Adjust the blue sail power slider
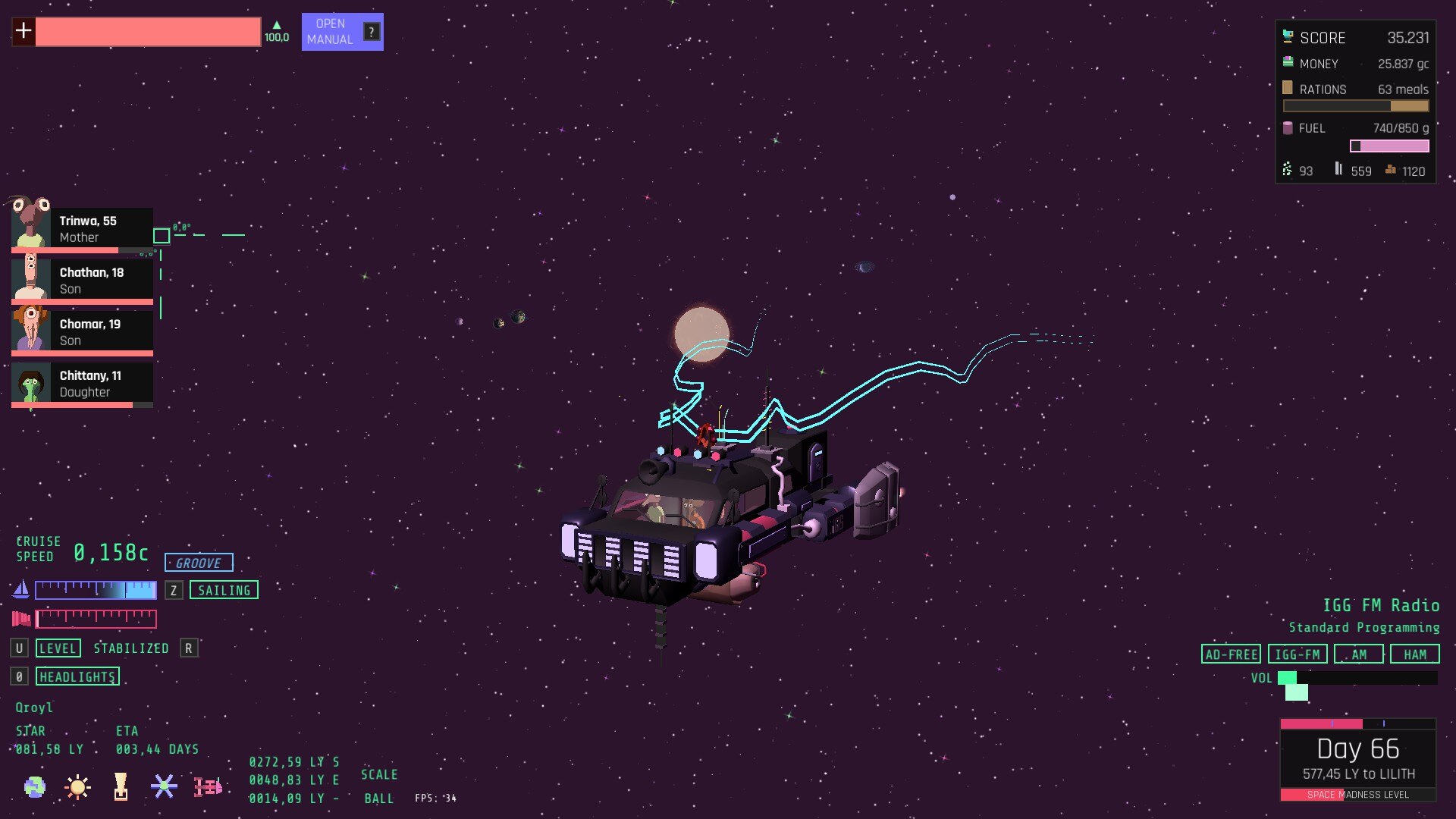This screenshot has width=1456, height=819. click(96, 590)
